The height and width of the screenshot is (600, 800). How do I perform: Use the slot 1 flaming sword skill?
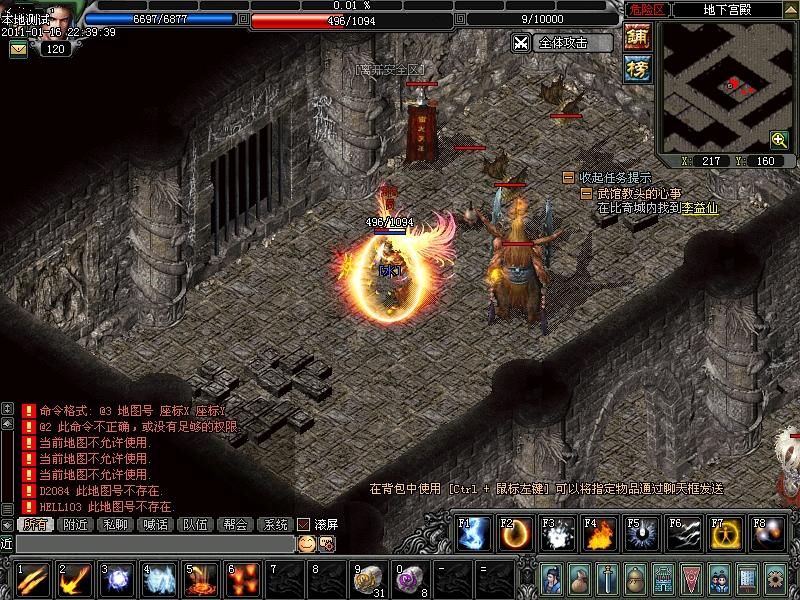[34, 580]
